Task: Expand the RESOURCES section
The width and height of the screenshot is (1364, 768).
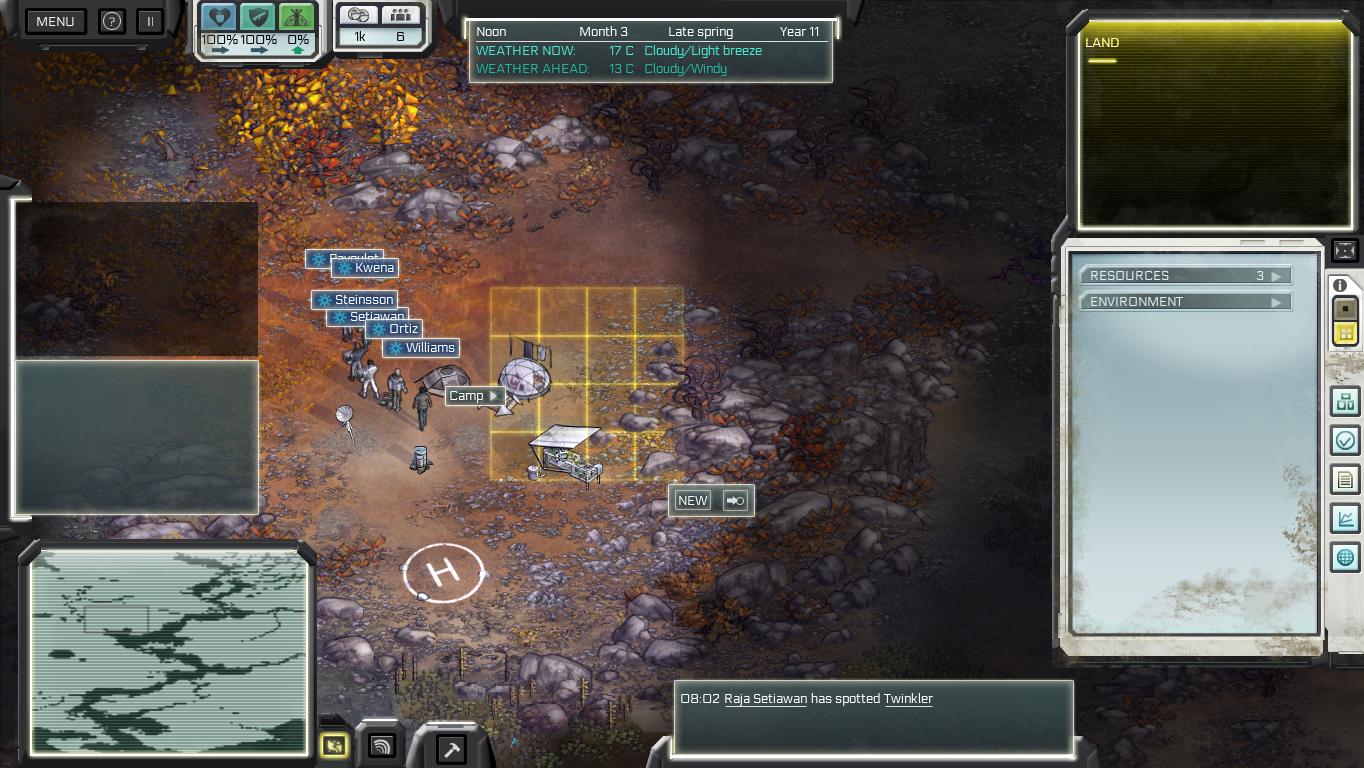Action: pyautogui.click(x=1185, y=276)
